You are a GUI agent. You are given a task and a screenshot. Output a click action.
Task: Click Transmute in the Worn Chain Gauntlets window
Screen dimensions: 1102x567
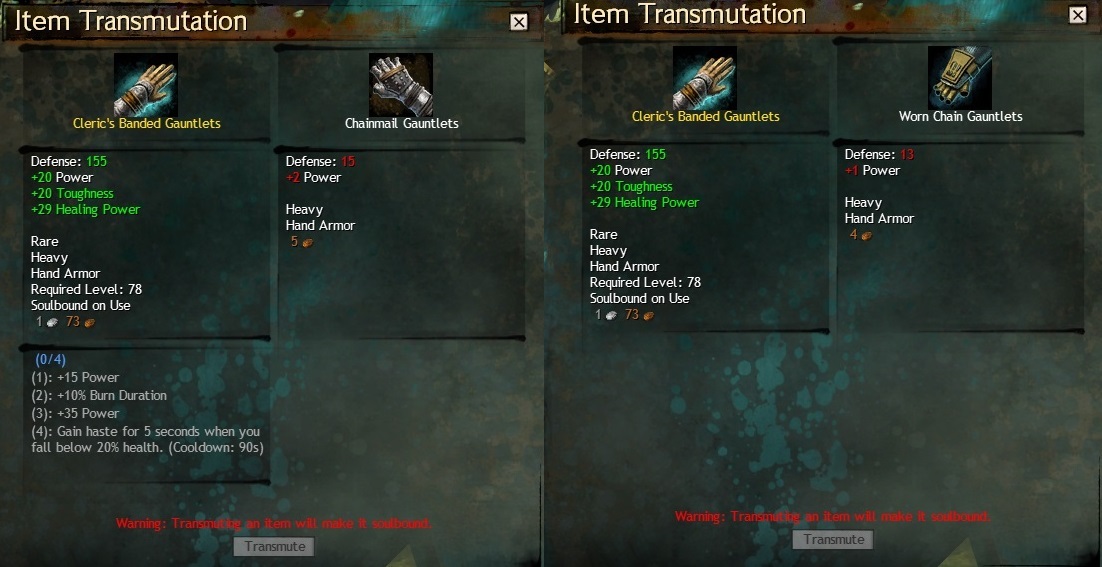(x=833, y=539)
